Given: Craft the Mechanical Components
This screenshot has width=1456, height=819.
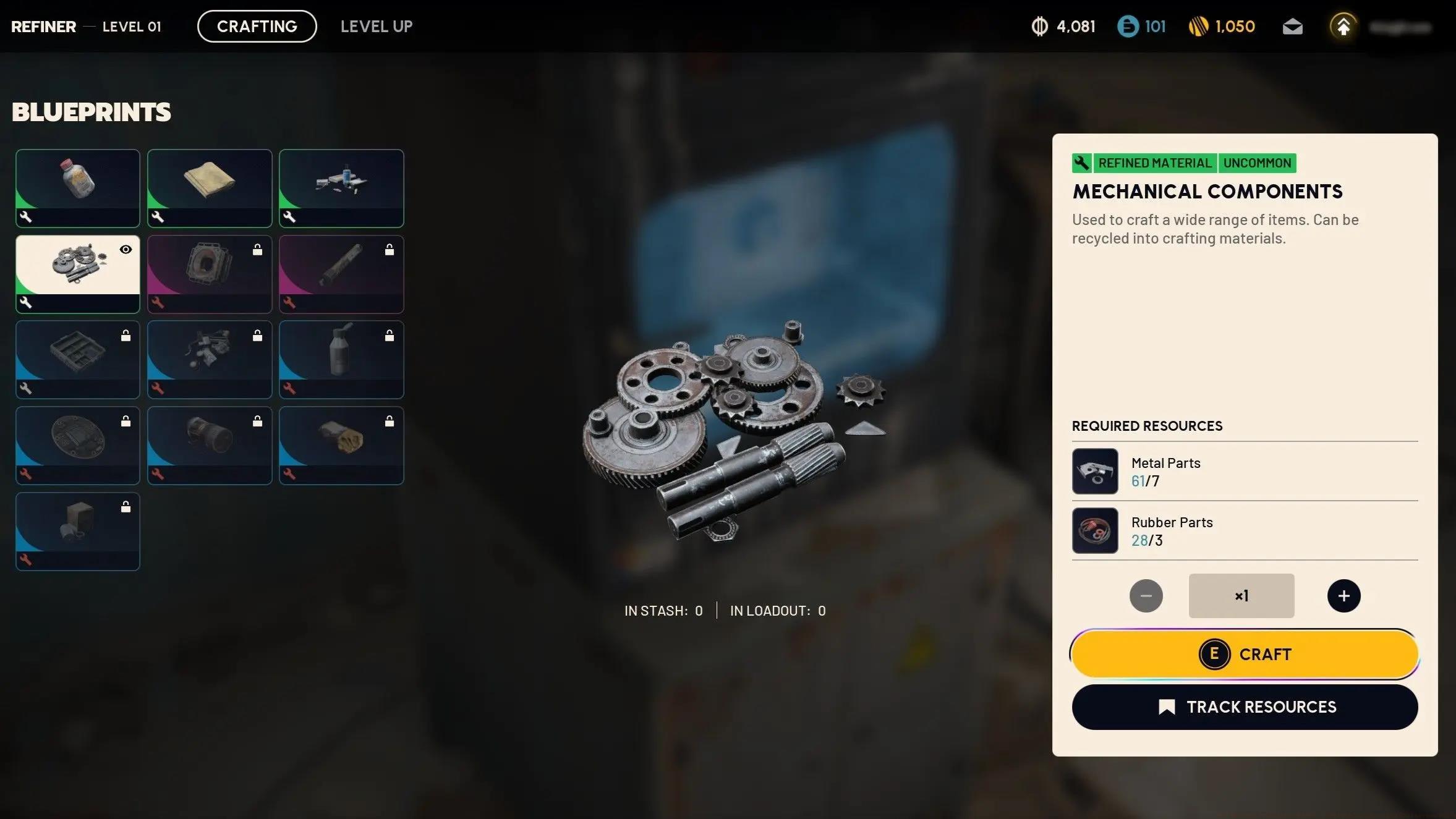Looking at the screenshot, I should [1244, 654].
